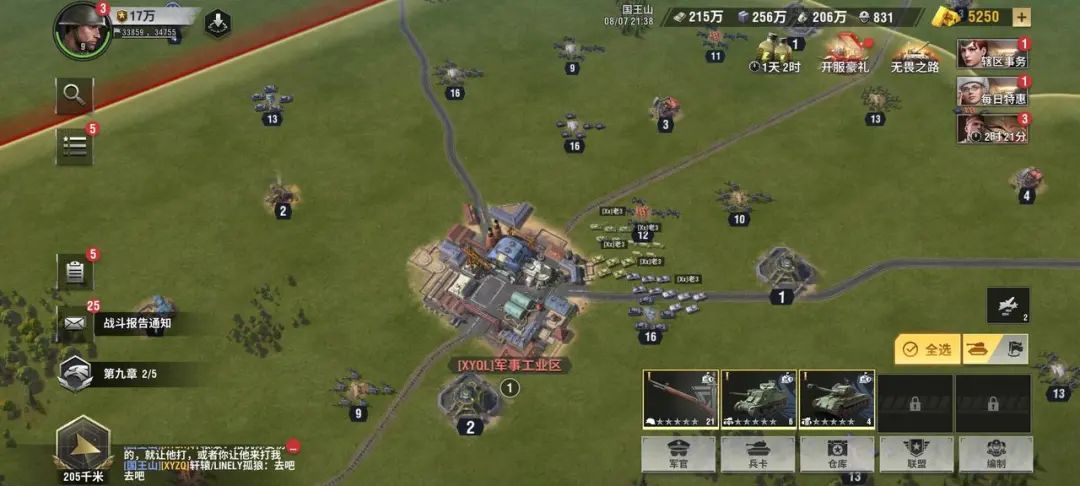Viewport: 1080px width, 486px height.
Task: Open the 联盟 alliance menu
Action: 915,453
